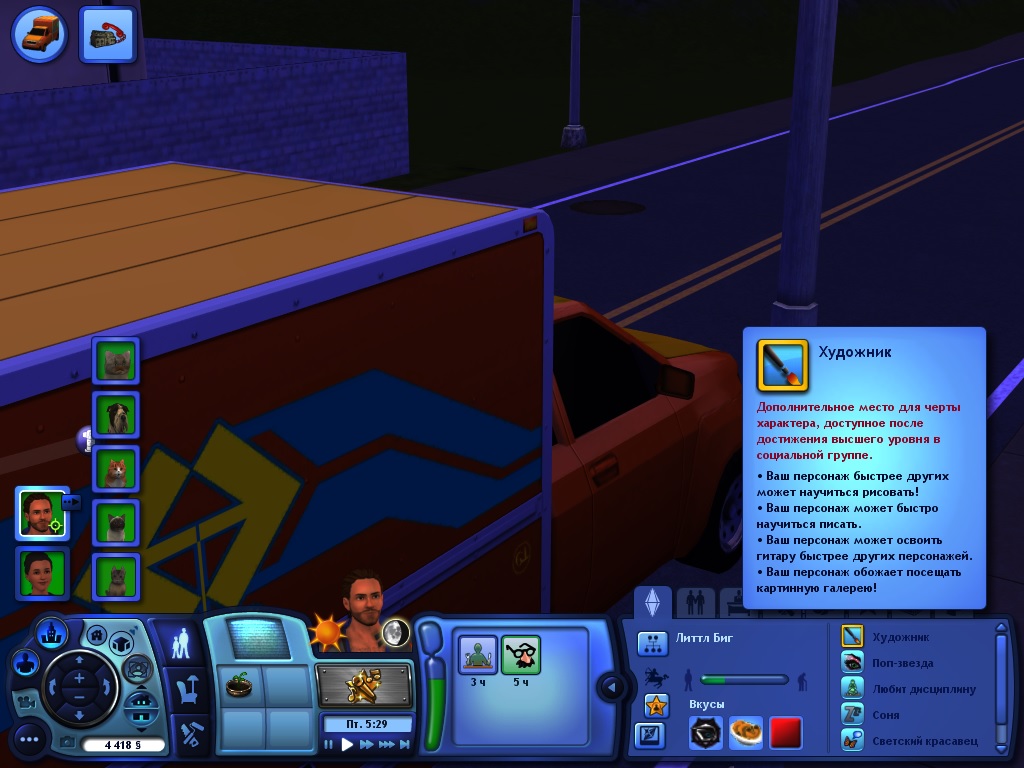Select the Поп-звезда trait

click(852, 663)
